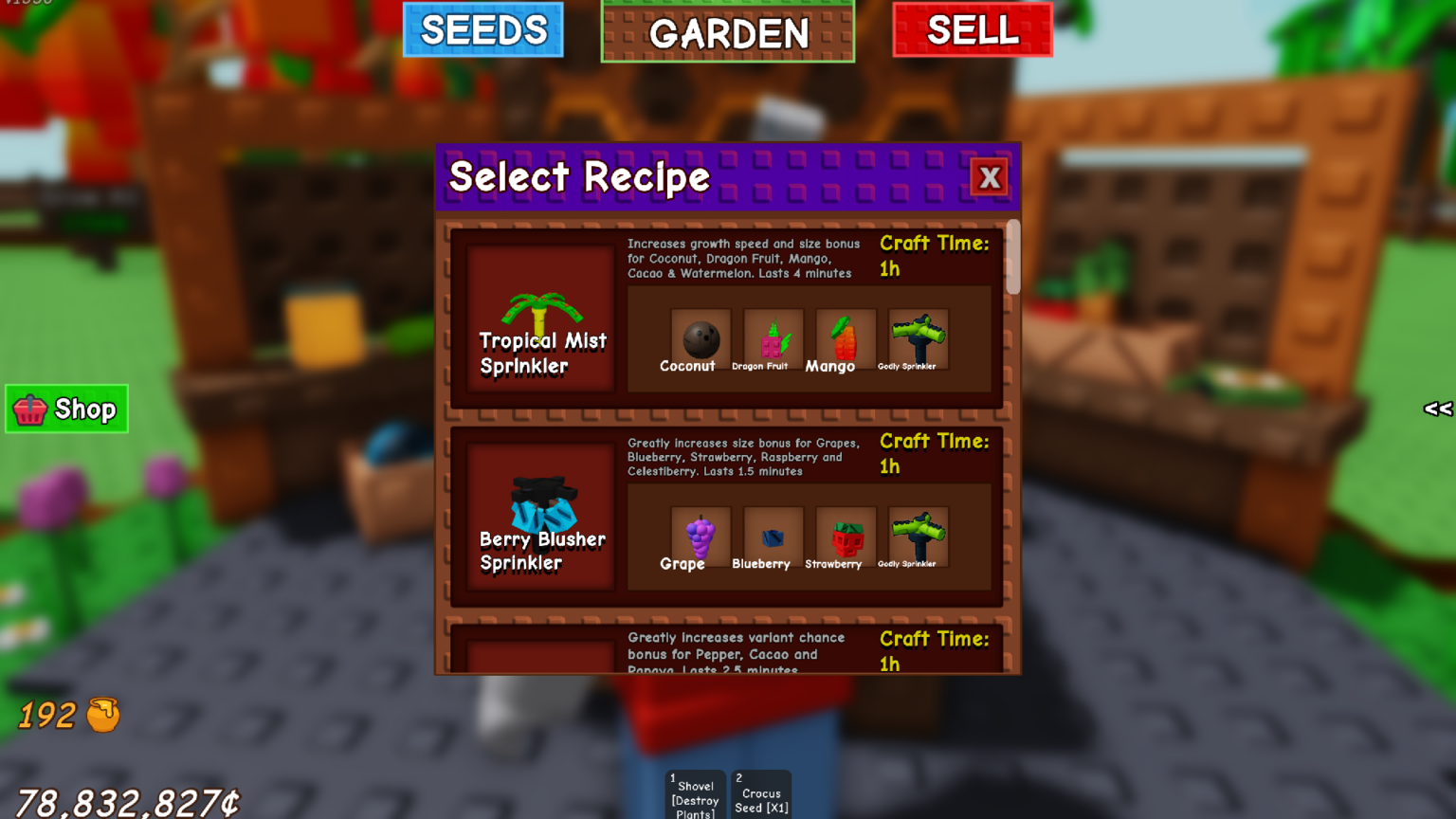Open the SEEDS shop
This screenshot has height=819, width=1456.
483,29
